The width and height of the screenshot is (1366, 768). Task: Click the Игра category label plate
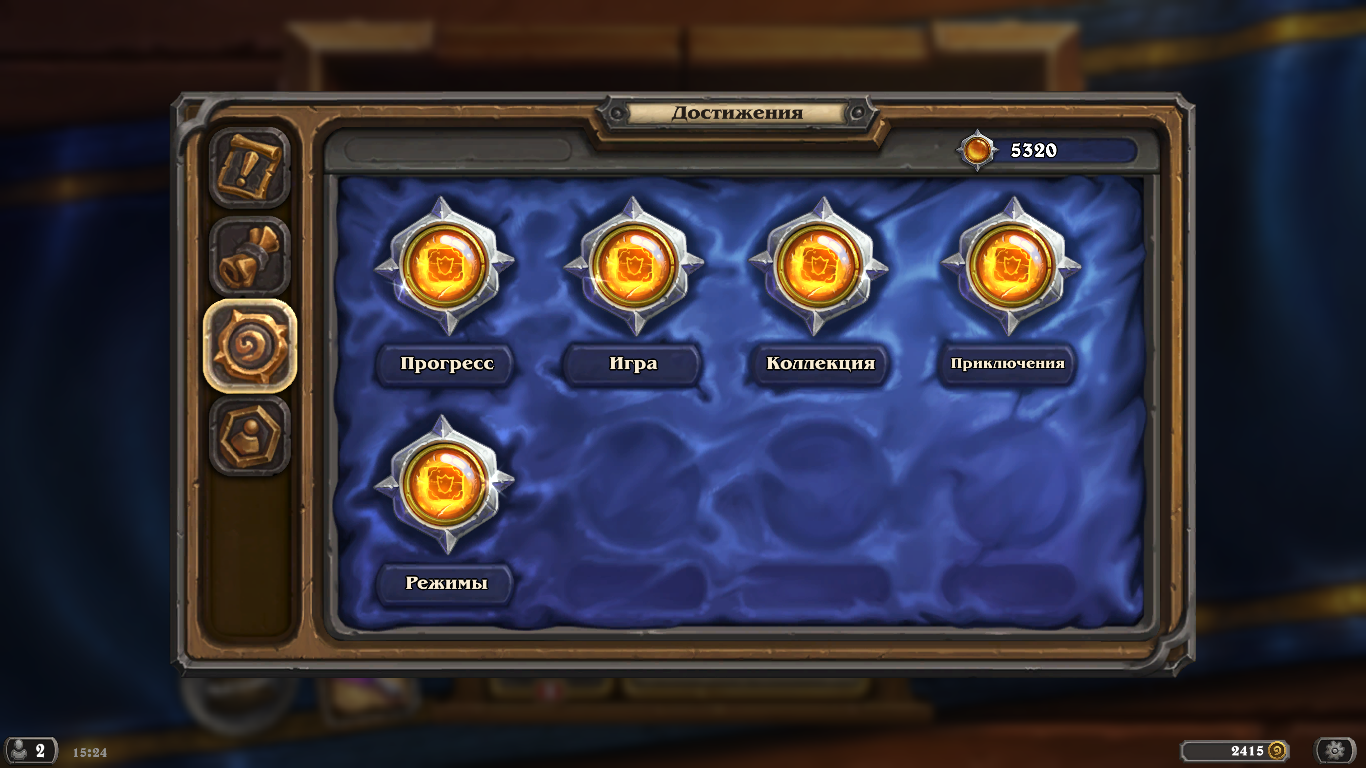[633, 364]
